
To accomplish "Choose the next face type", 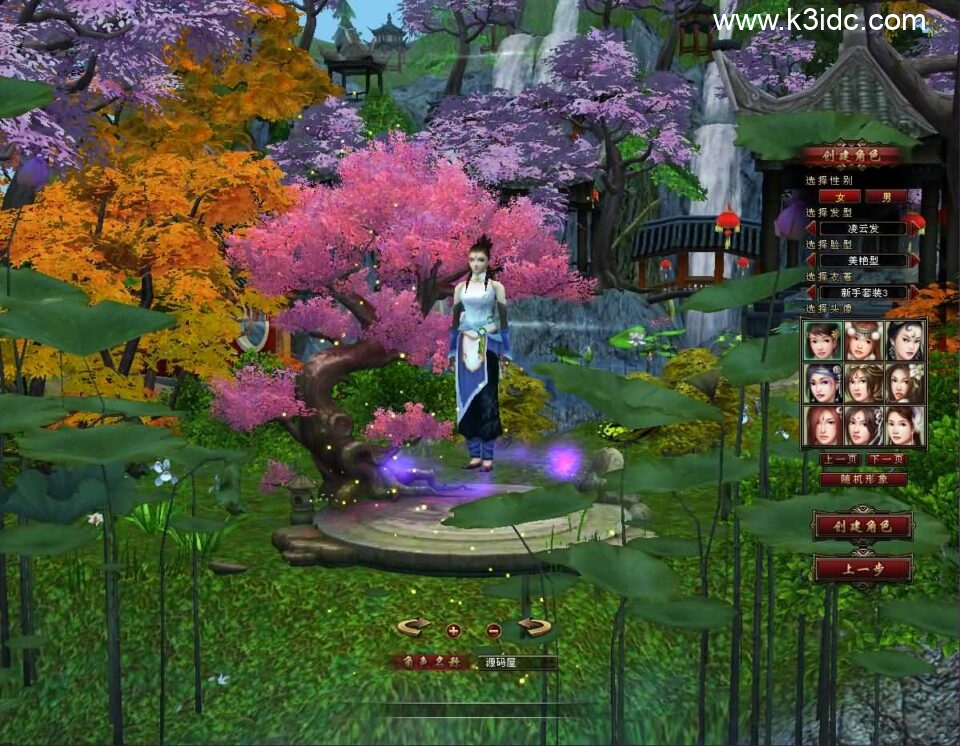I will coord(913,260).
